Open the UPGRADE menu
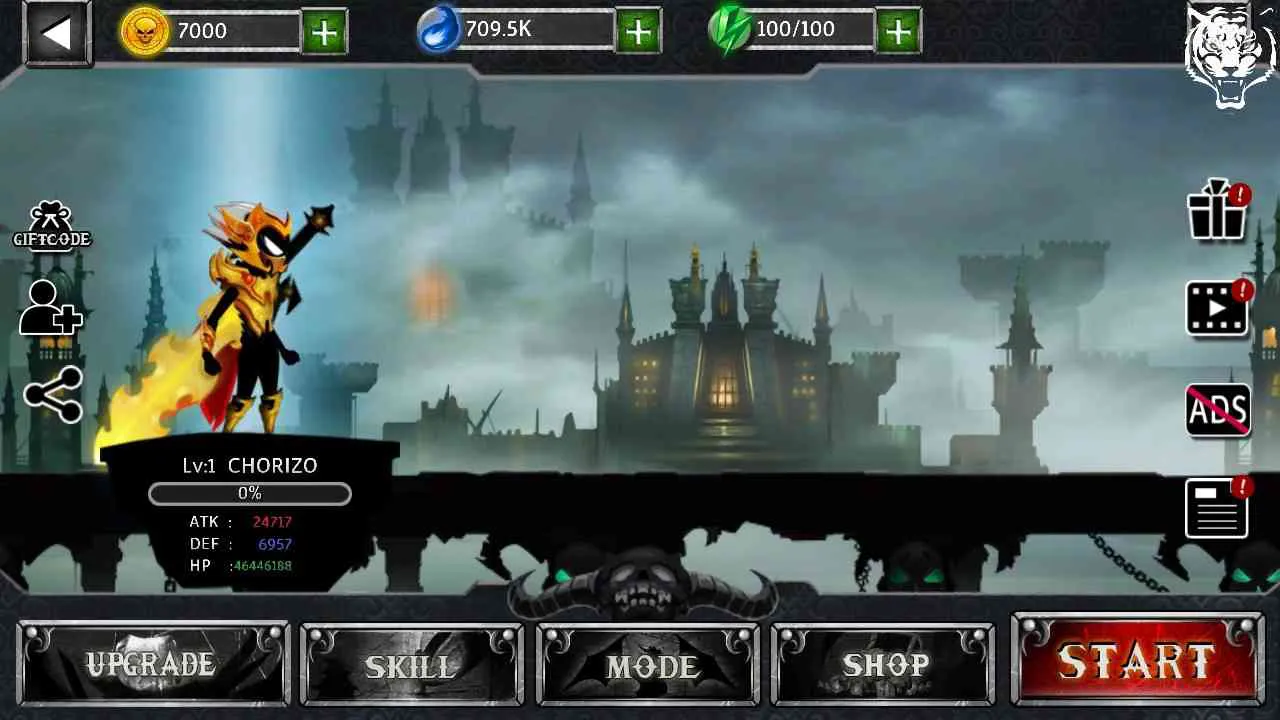This screenshot has width=1280, height=720. click(x=152, y=662)
